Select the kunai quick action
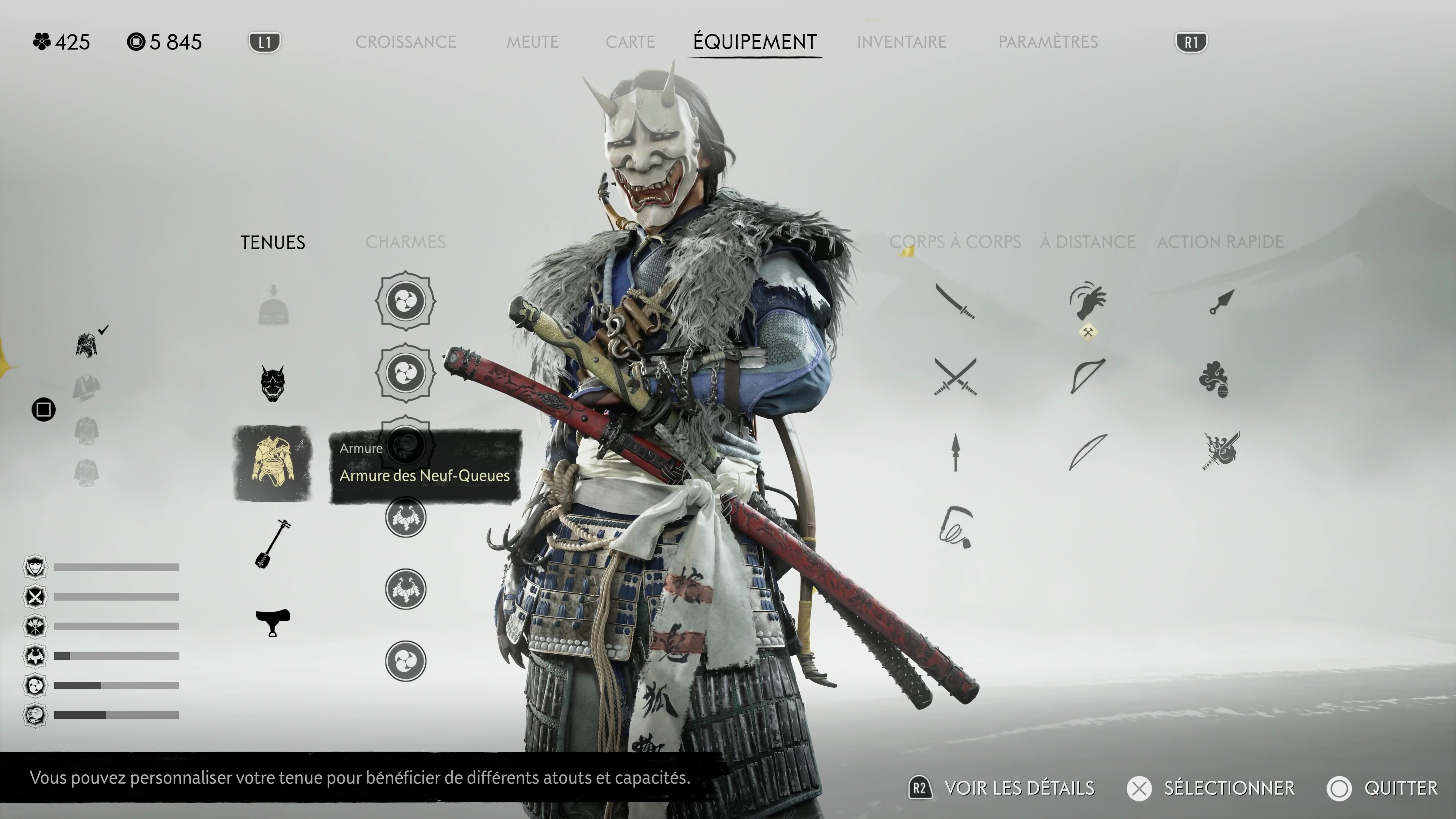Screen dimensions: 1456x819 [x=1221, y=301]
